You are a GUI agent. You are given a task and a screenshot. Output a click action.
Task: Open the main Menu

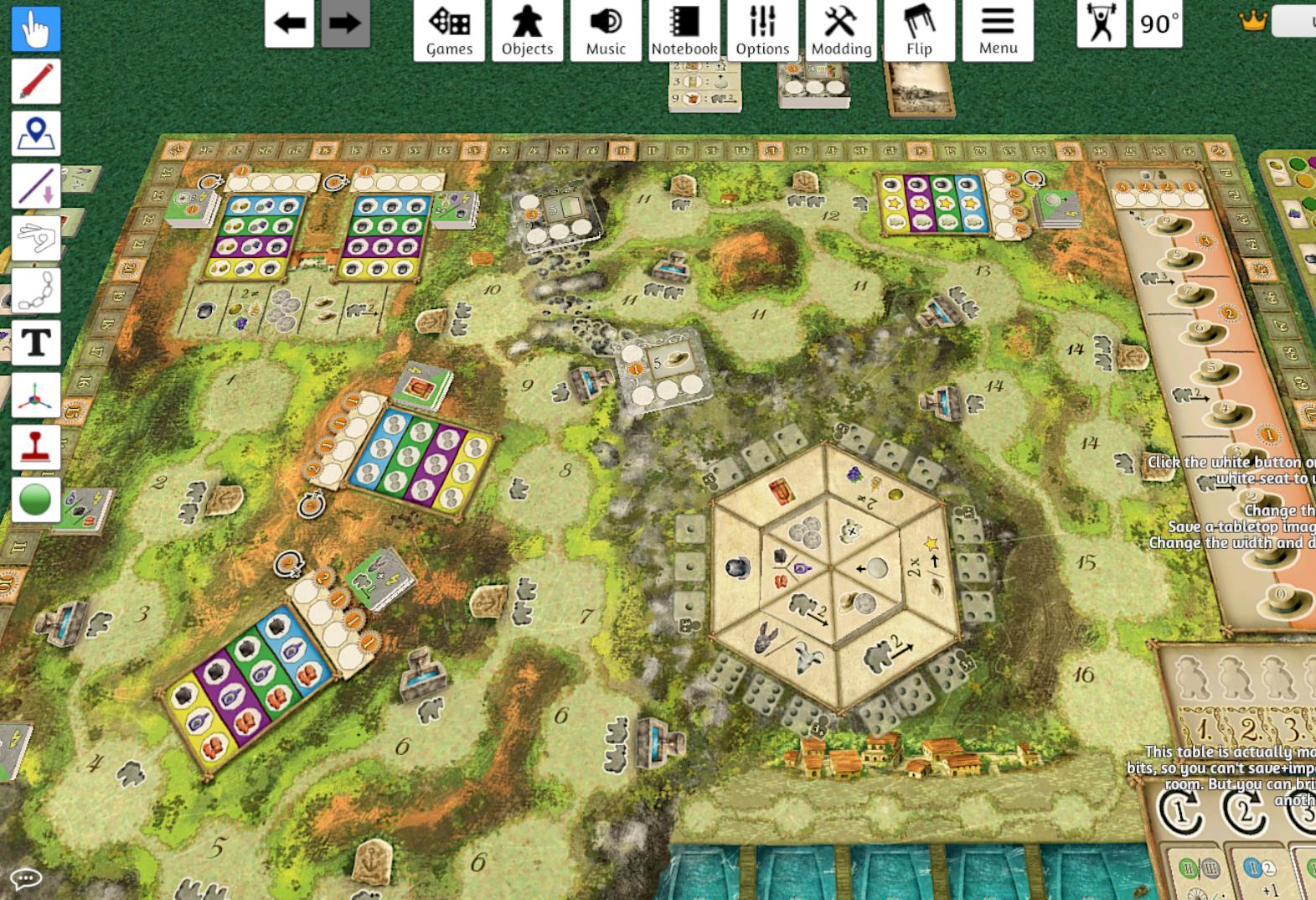tap(998, 29)
